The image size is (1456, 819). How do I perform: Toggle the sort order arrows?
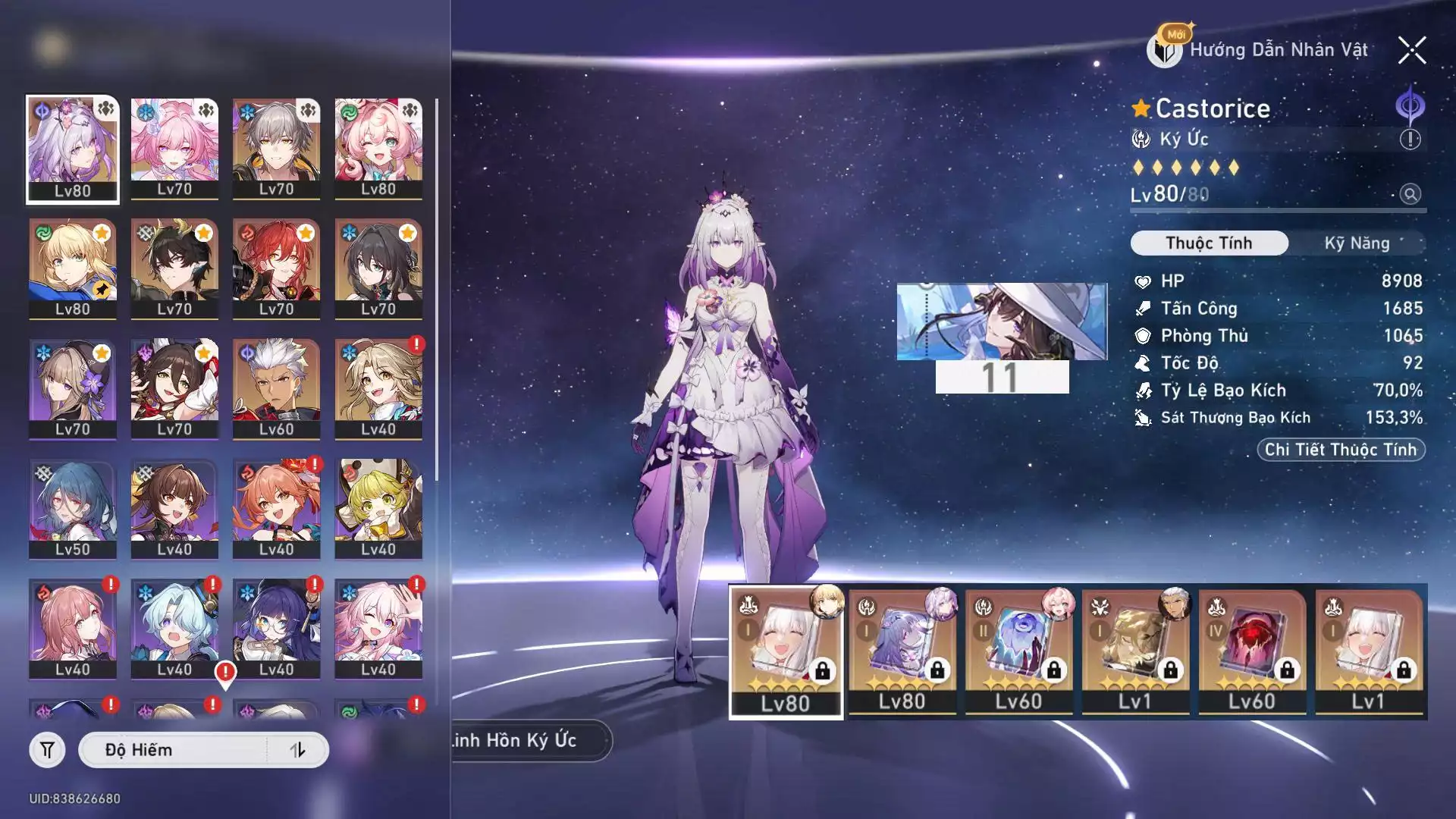298,750
